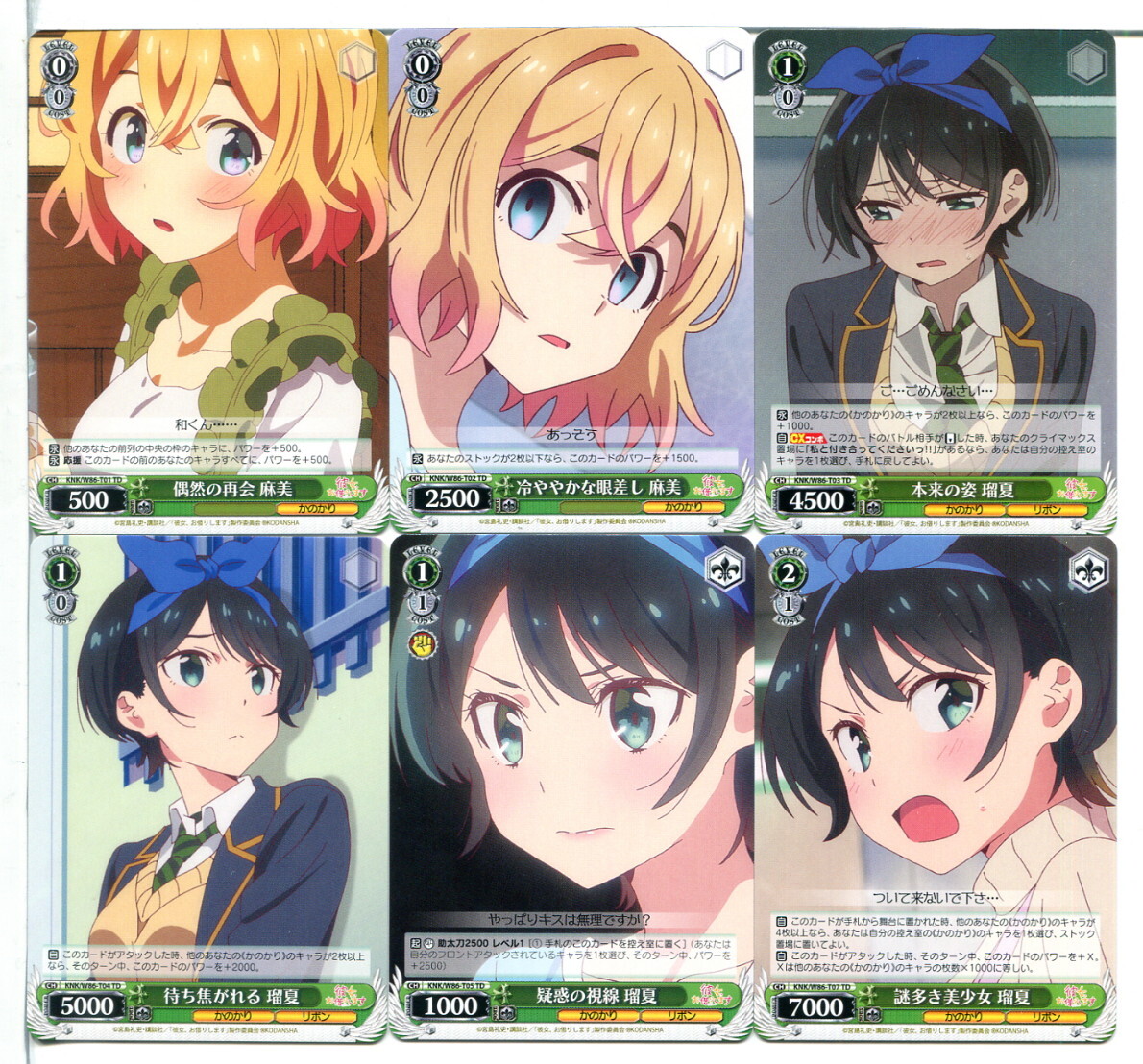Choose the 1000-power Ruka card 疑惑の視線
Viewport: 1143px width, 1064px height.
571,787
